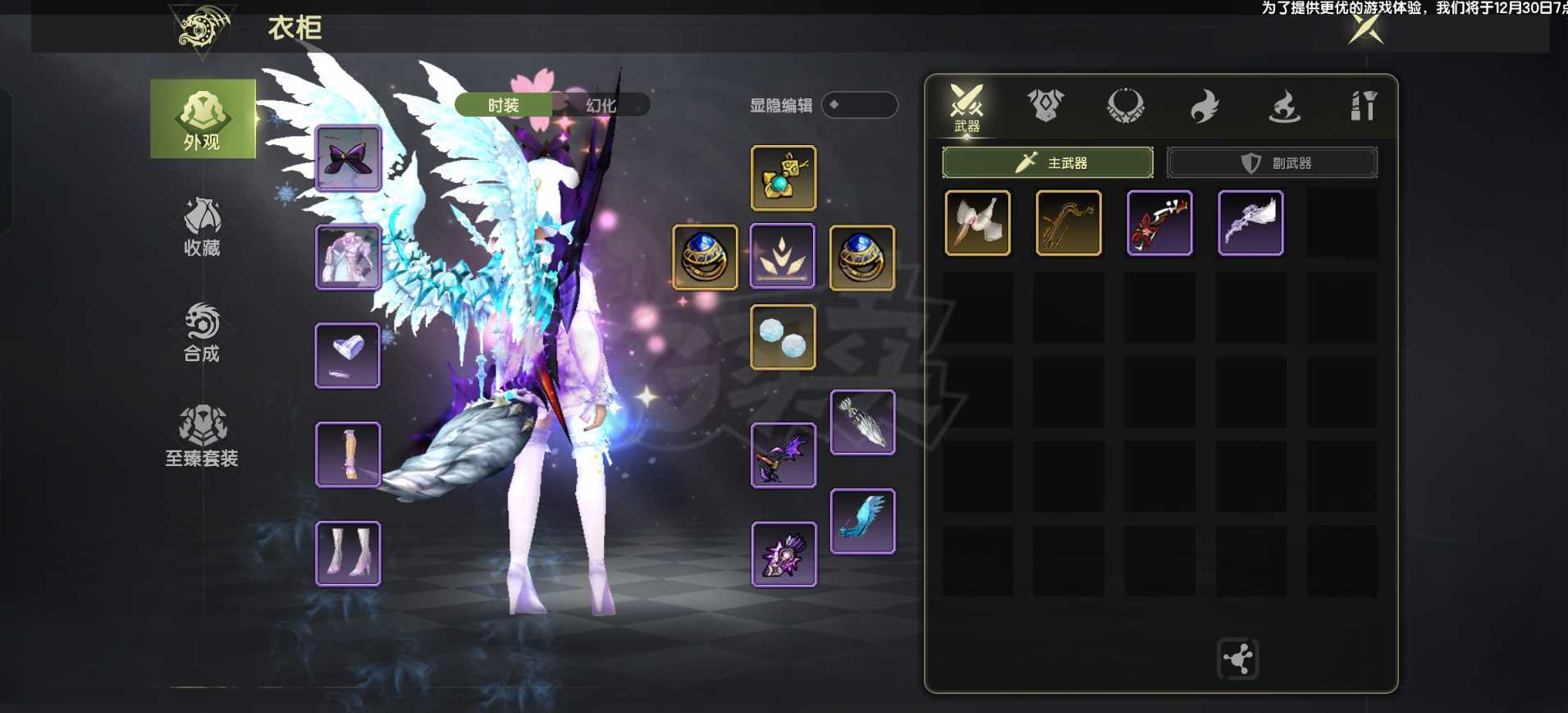Image resolution: width=1568 pixels, height=713 pixels.
Task: Open the 收藏 collection menu
Action: [x=202, y=226]
